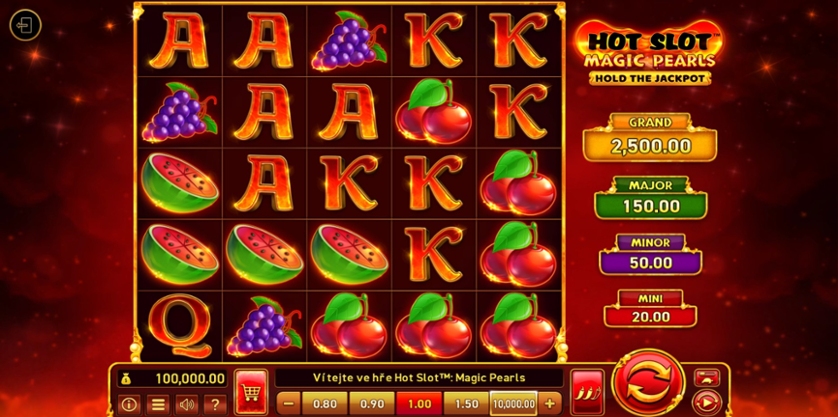Exit the game via the door icon

tap(25, 25)
